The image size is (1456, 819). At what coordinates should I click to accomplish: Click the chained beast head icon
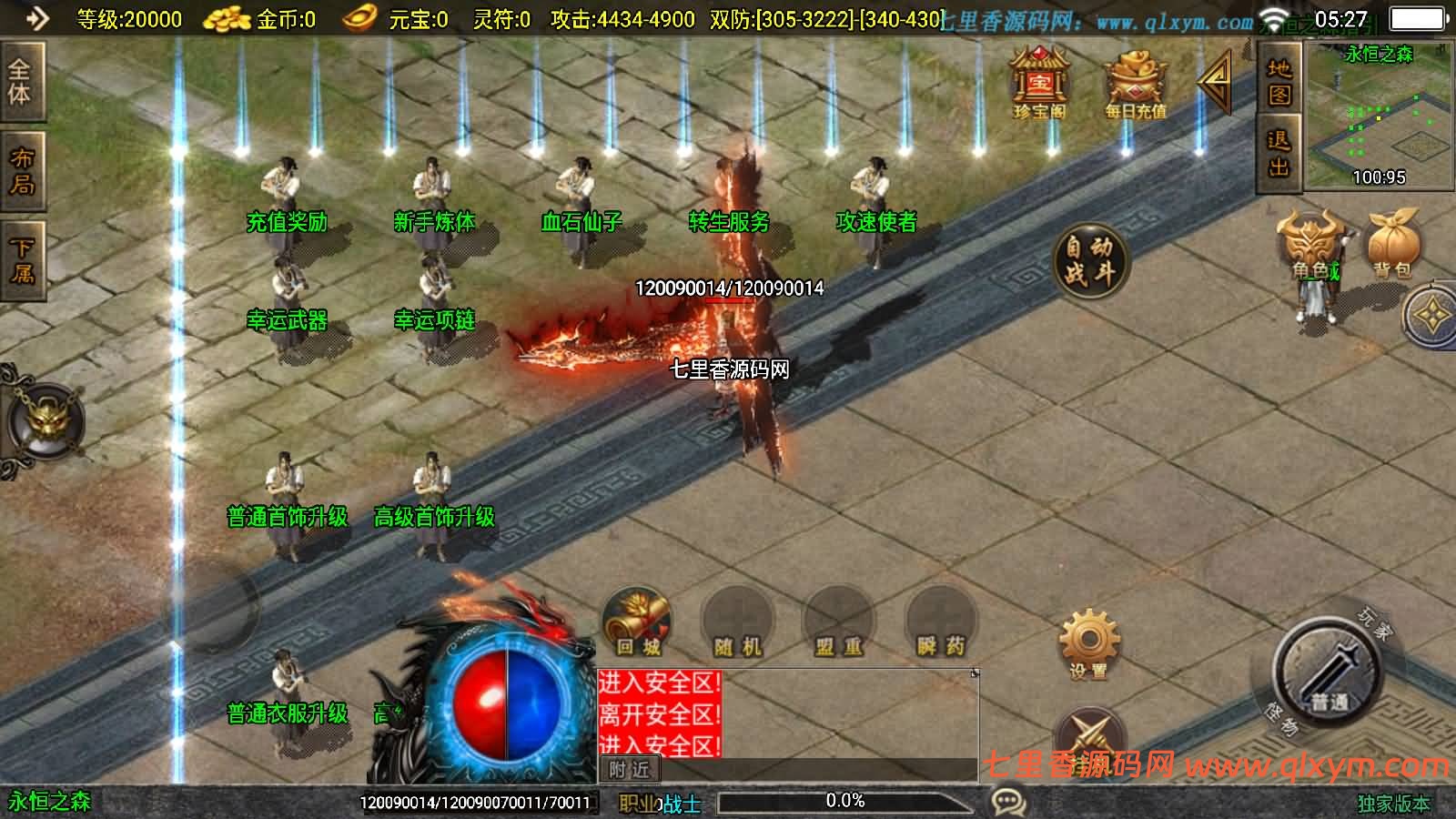click(x=45, y=419)
